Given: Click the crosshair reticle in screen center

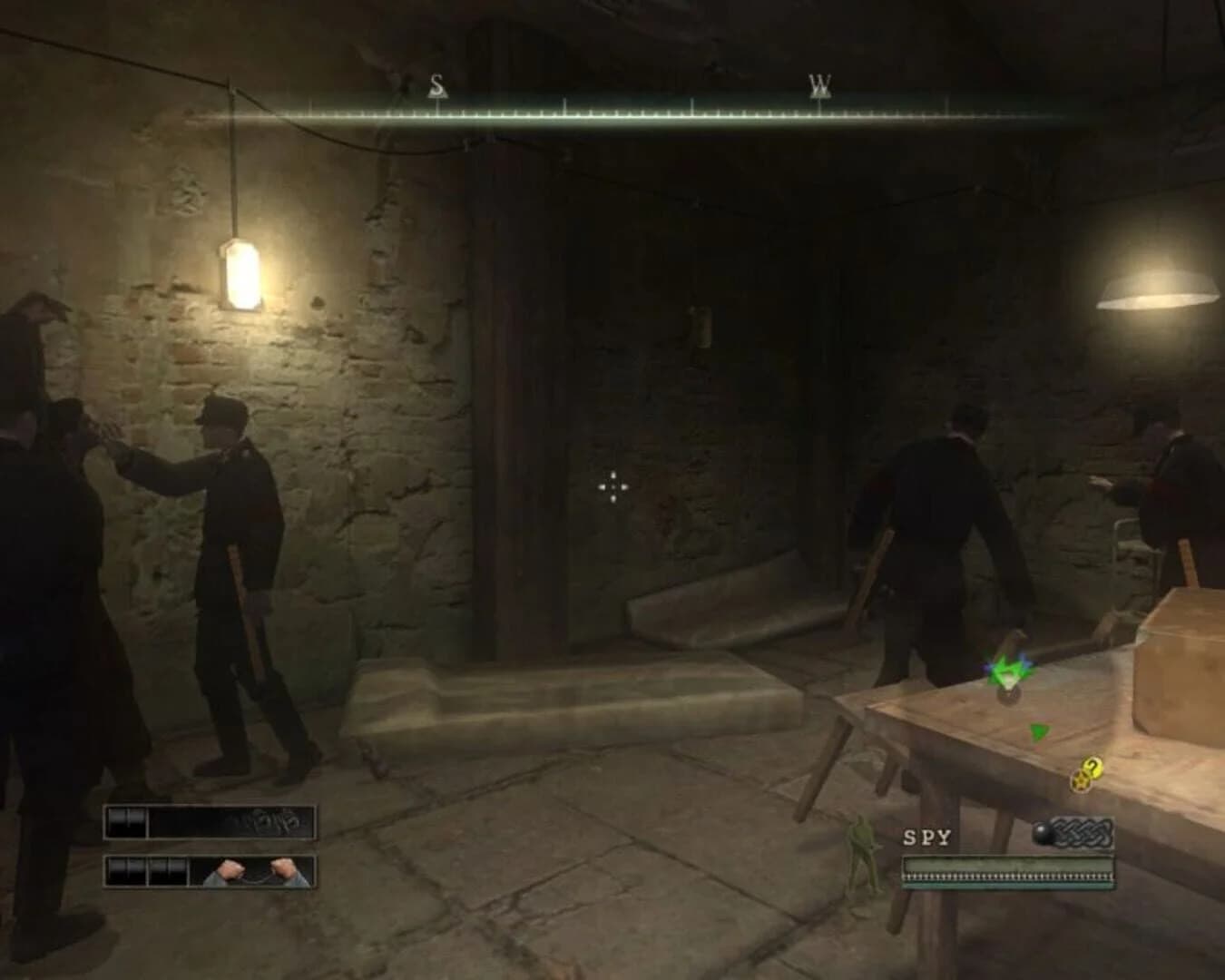Looking at the screenshot, I should [612, 488].
